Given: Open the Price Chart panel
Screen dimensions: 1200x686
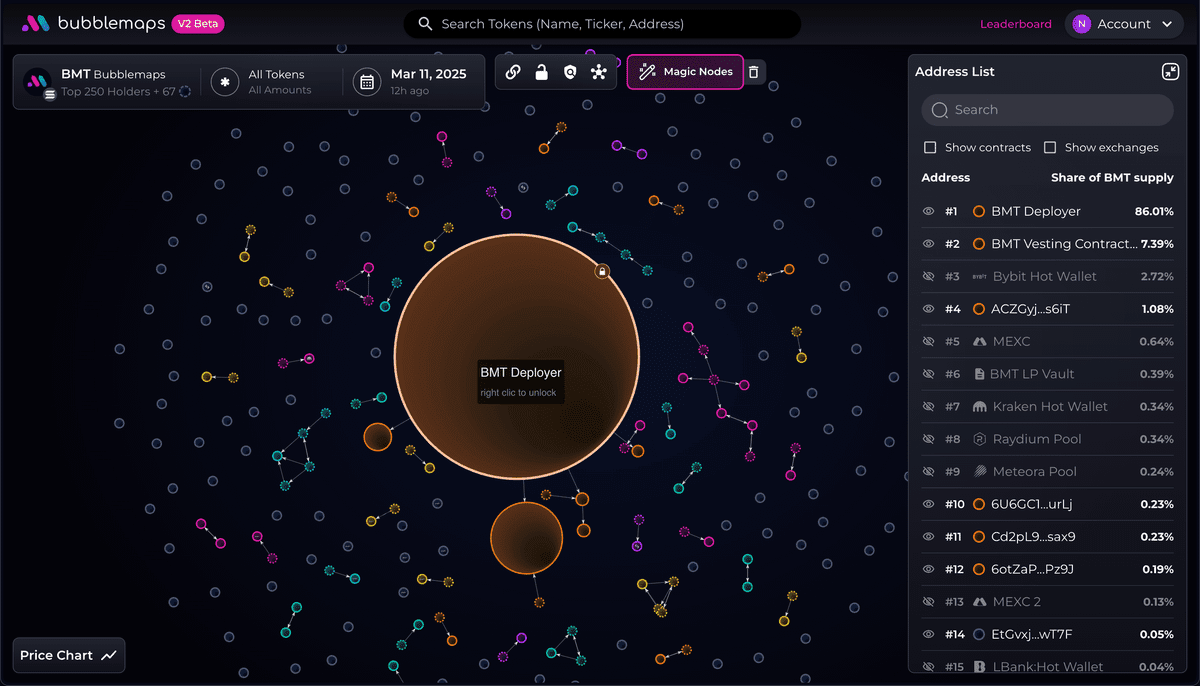Looking at the screenshot, I should [x=69, y=656].
